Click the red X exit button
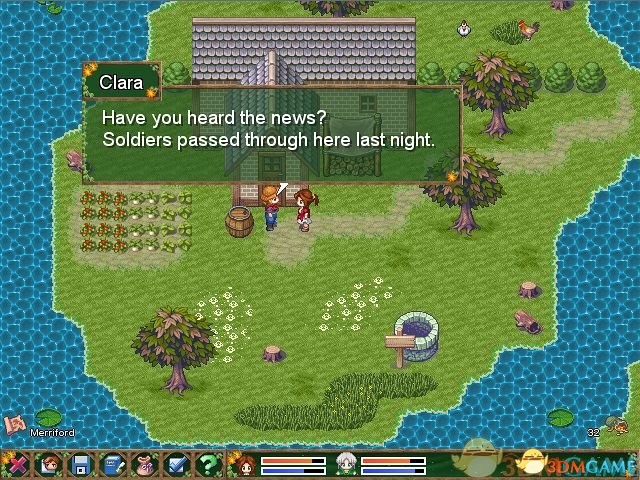640x480 pixels. pos(16,464)
